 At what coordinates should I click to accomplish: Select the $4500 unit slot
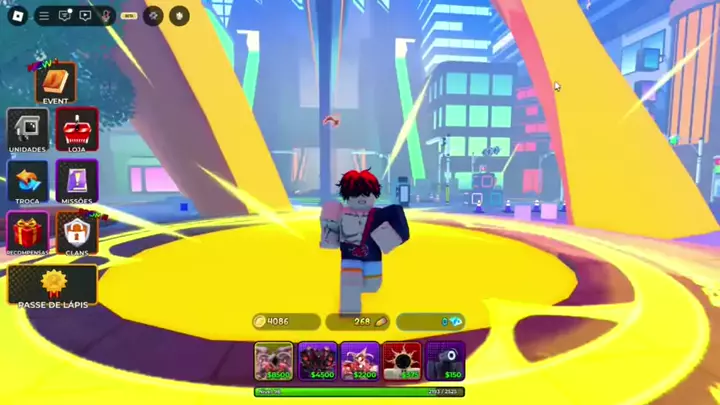(317, 362)
